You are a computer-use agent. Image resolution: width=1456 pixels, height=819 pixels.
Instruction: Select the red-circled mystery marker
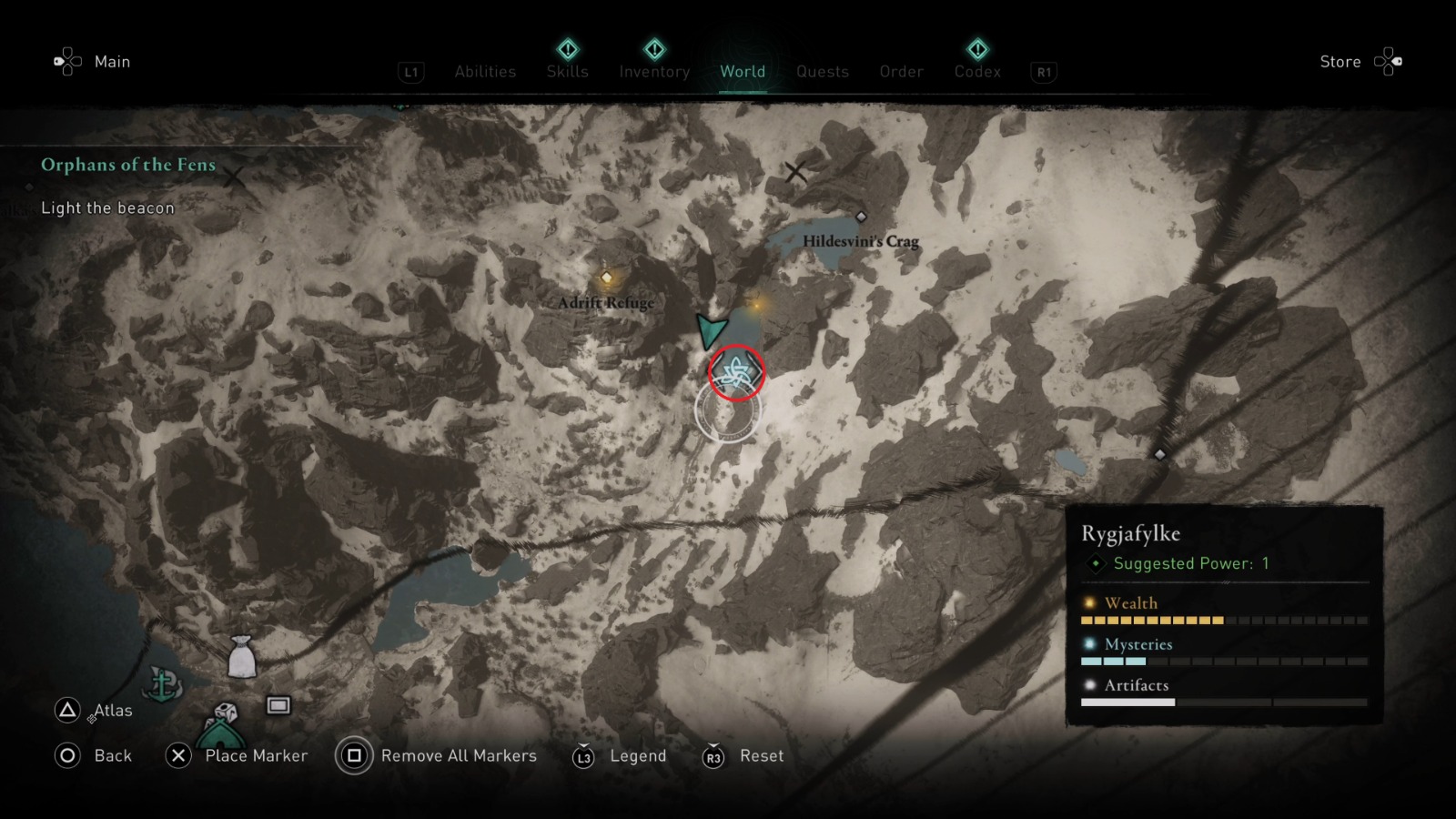click(x=736, y=372)
